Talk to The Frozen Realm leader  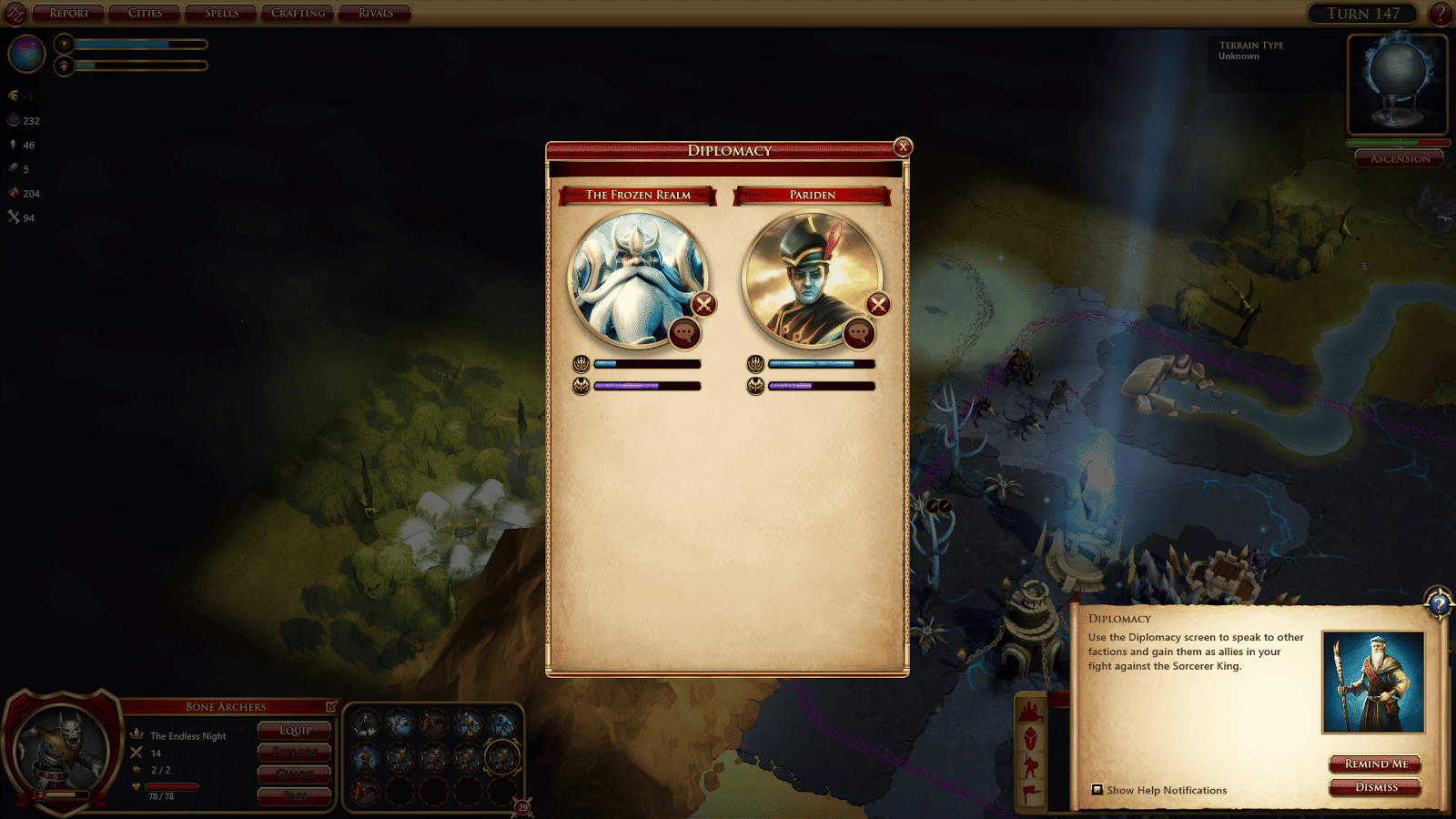pos(684,333)
